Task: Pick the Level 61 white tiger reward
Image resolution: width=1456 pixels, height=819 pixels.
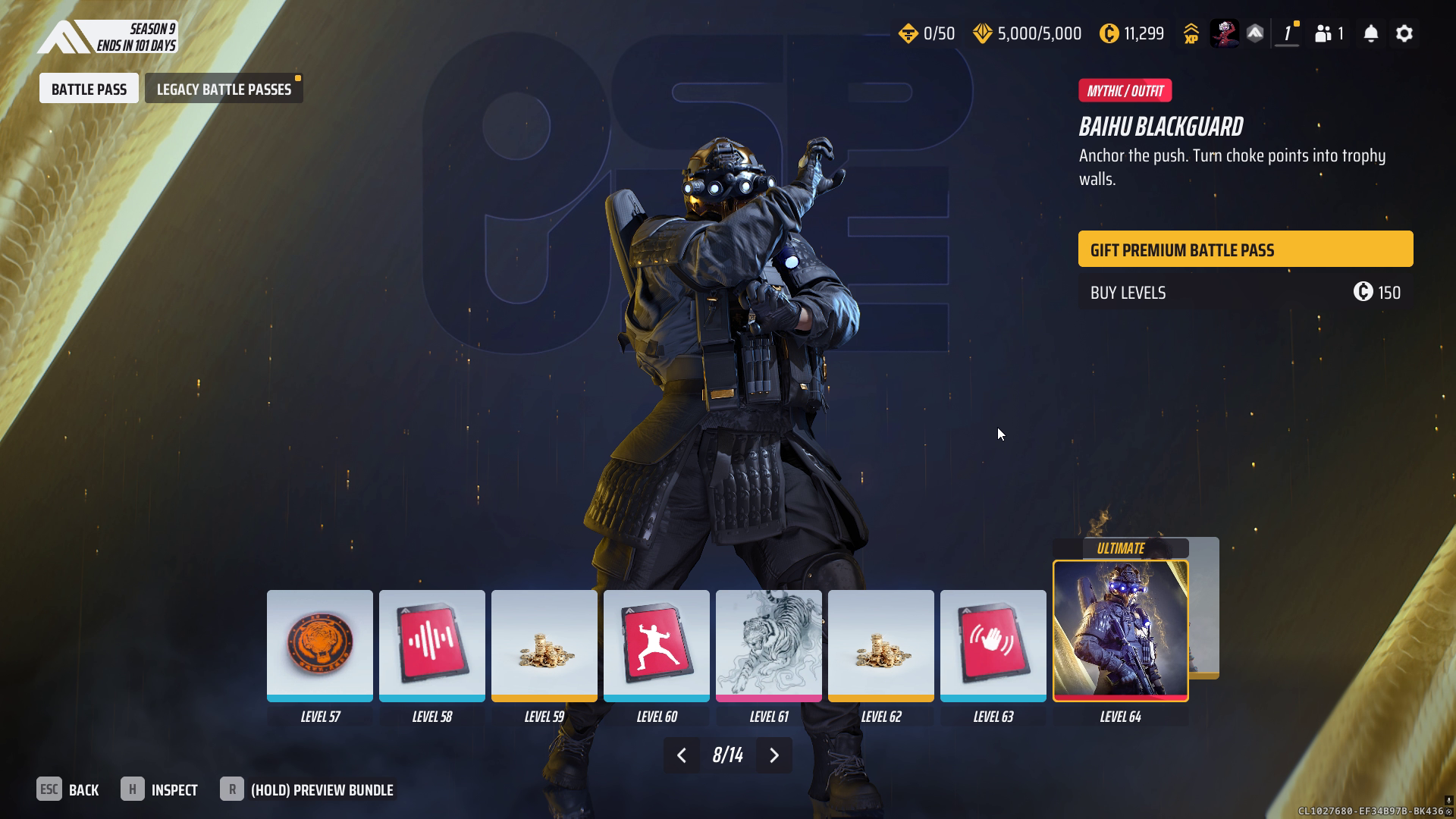Action: tap(768, 645)
